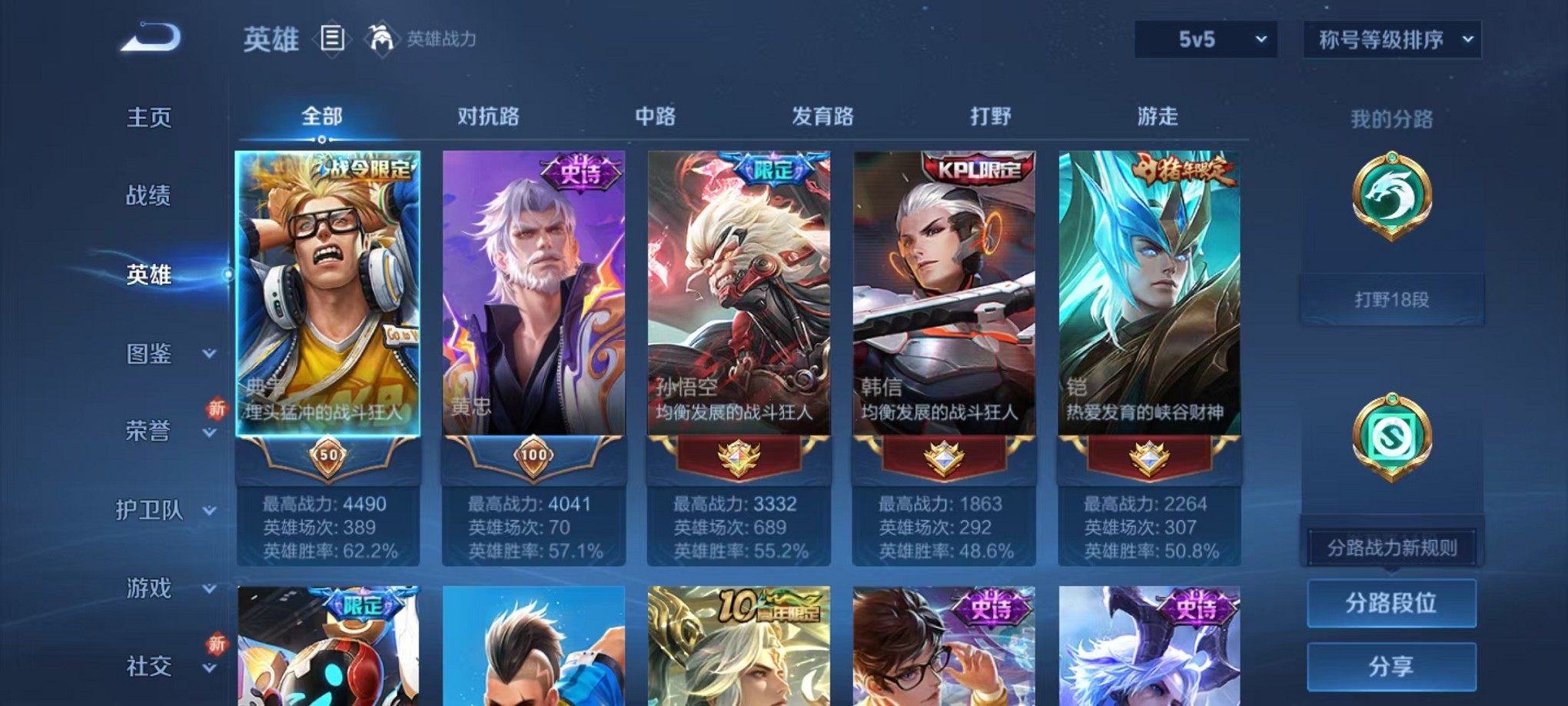Open the 战绩 sidebar menu item
The height and width of the screenshot is (706, 1568).
click(151, 197)
